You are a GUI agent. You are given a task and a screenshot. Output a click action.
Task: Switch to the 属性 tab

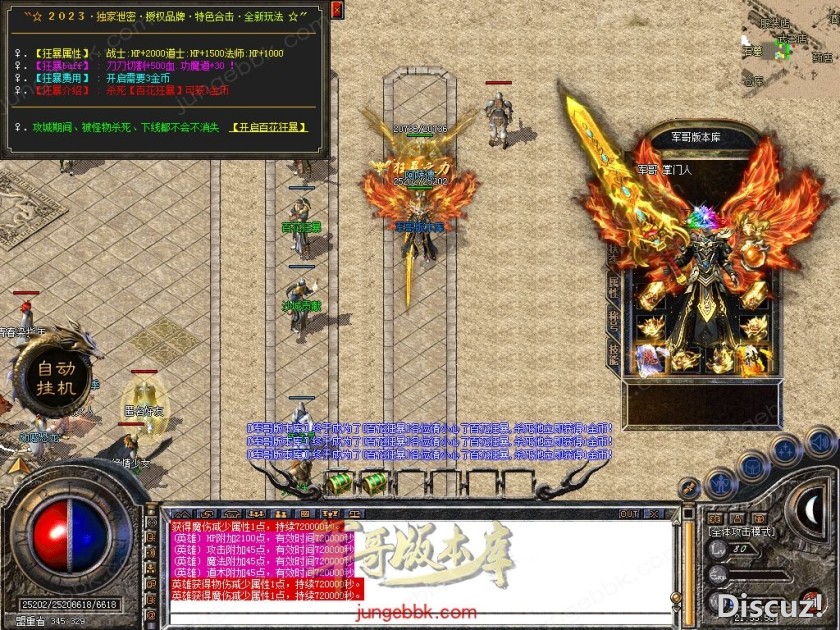(x=613, y=288)
